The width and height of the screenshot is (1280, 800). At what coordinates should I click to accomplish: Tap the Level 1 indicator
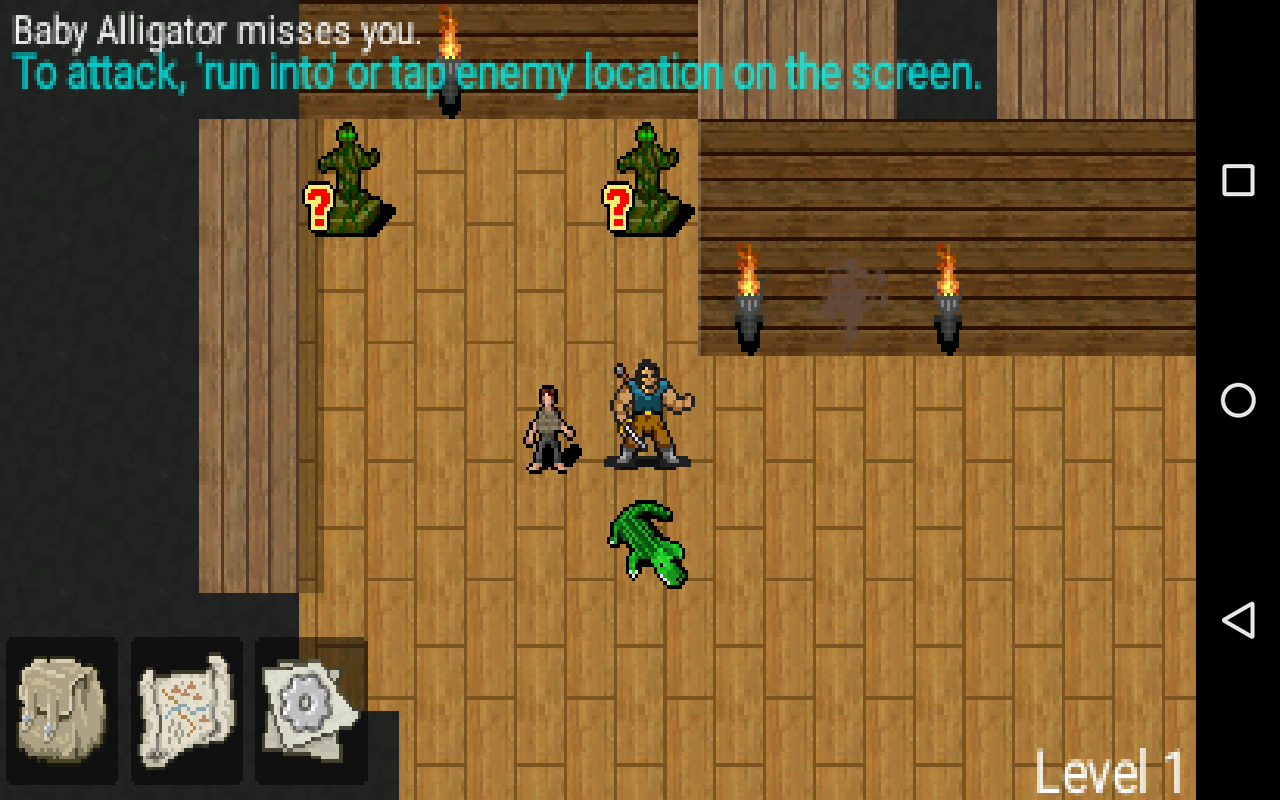point(1110,770)
